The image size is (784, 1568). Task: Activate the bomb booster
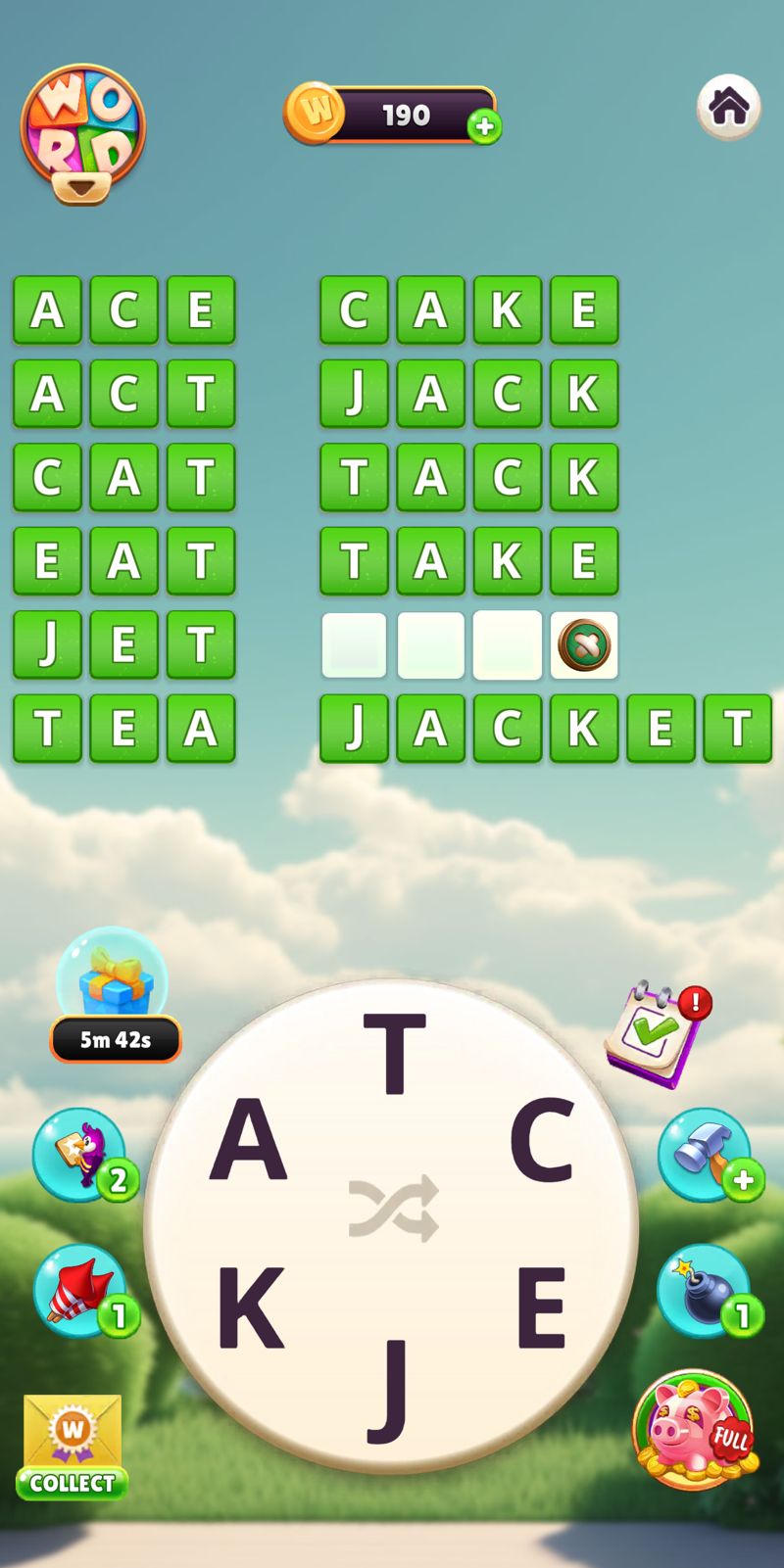705,1291
